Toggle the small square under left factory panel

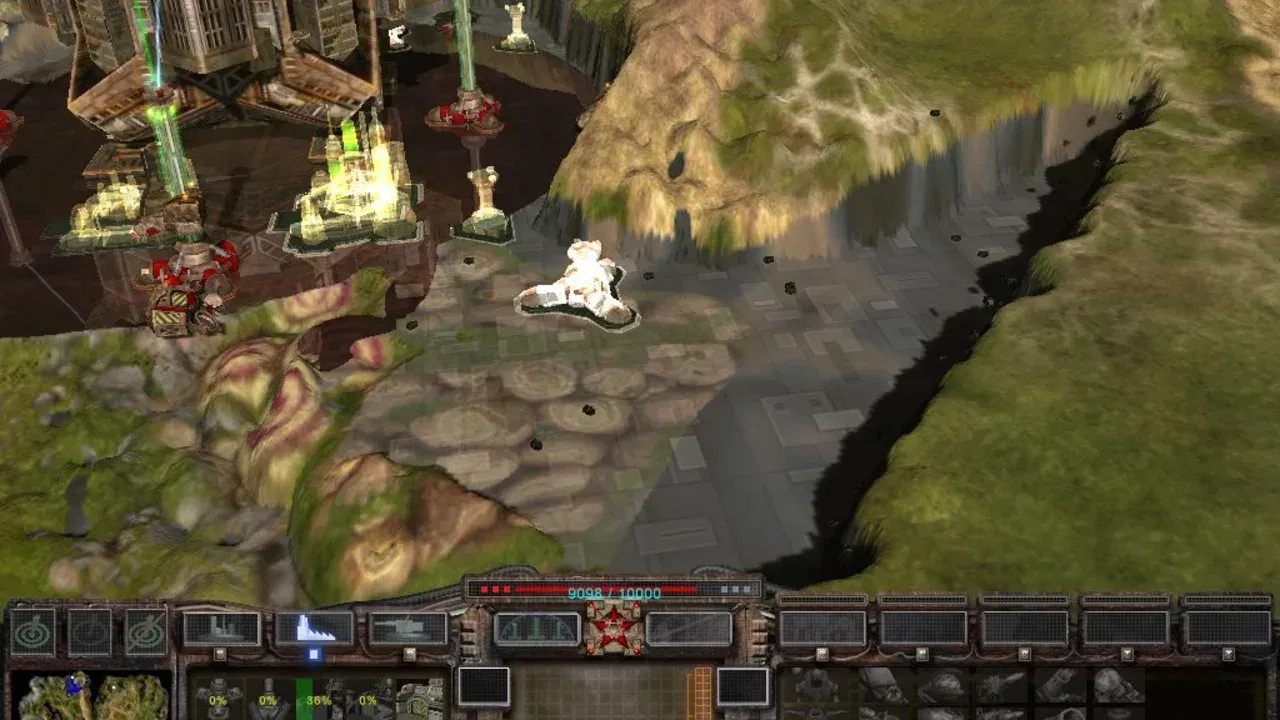pyautogui.click(x=220, y=654)
